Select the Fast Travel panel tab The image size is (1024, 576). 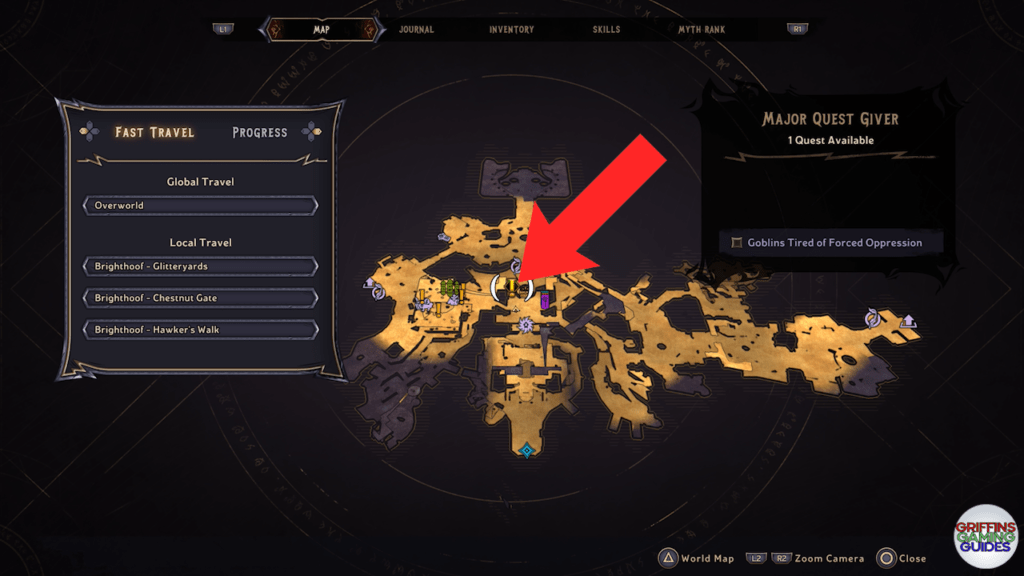[x=154, y=132]
